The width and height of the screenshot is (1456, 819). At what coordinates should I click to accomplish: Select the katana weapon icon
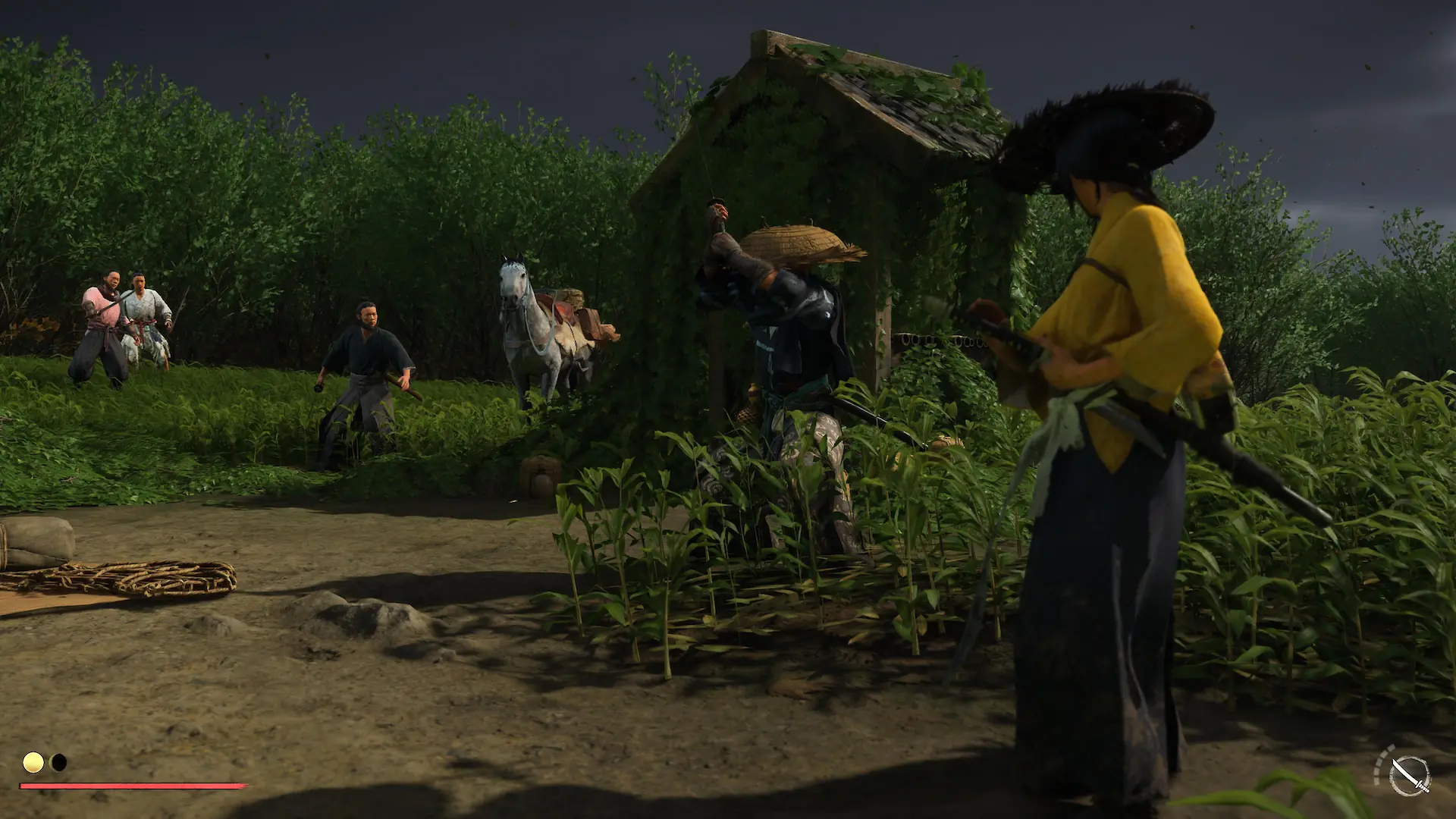coord(1409,775)
